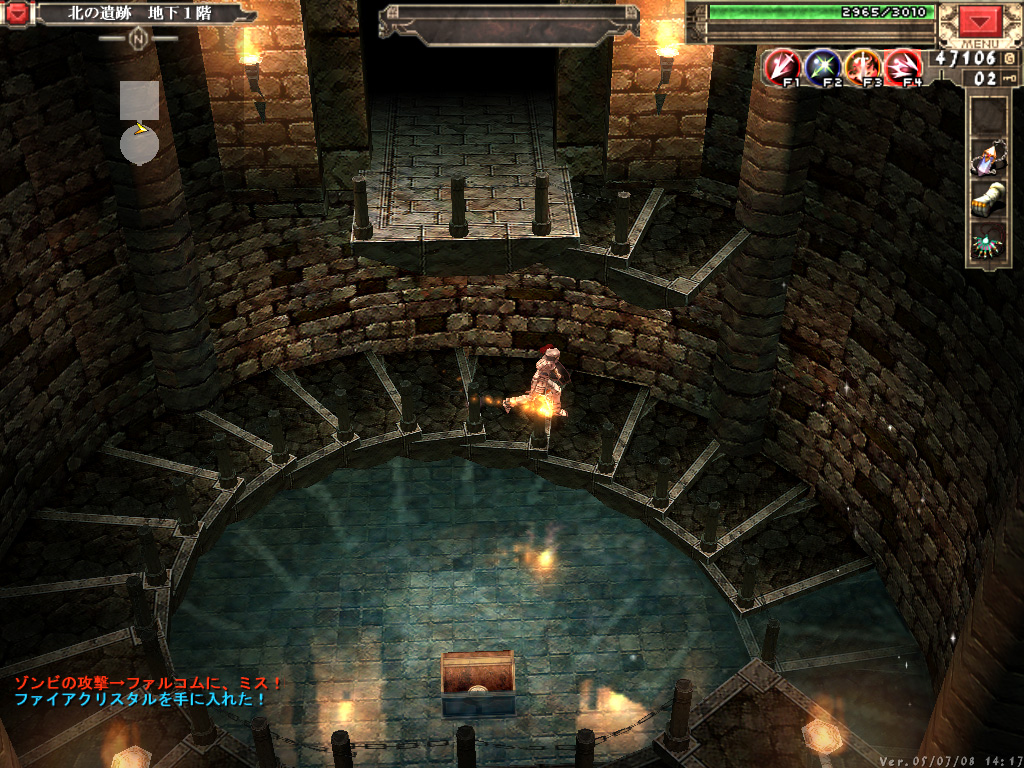Pick the green jeweled necklace slot
The image size is (1024, 768).
pyautogui.click(x=989, y=240)
